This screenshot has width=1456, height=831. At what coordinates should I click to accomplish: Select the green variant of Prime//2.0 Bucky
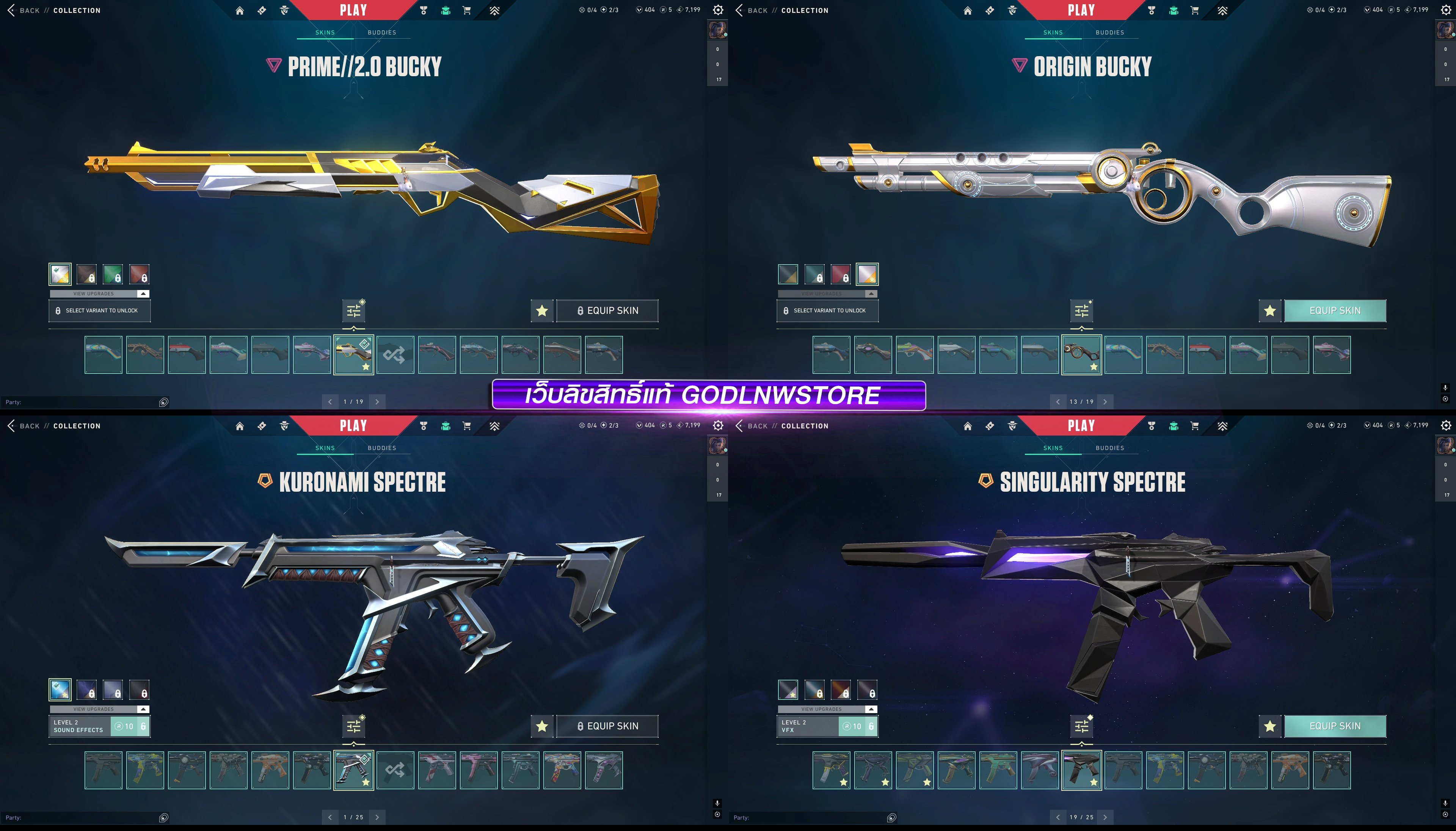[x=113, y=274]
